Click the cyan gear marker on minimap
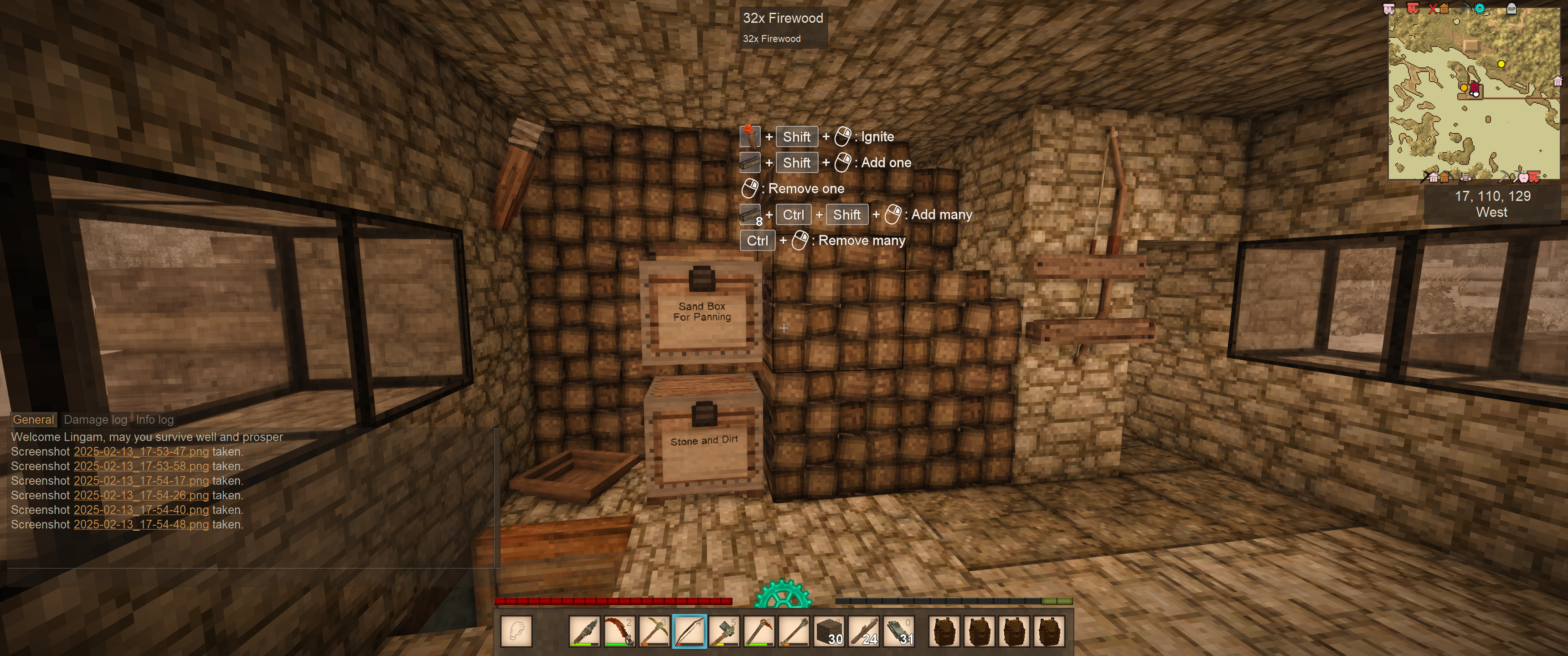1568x656 pixels. [x=1480, y=9]
